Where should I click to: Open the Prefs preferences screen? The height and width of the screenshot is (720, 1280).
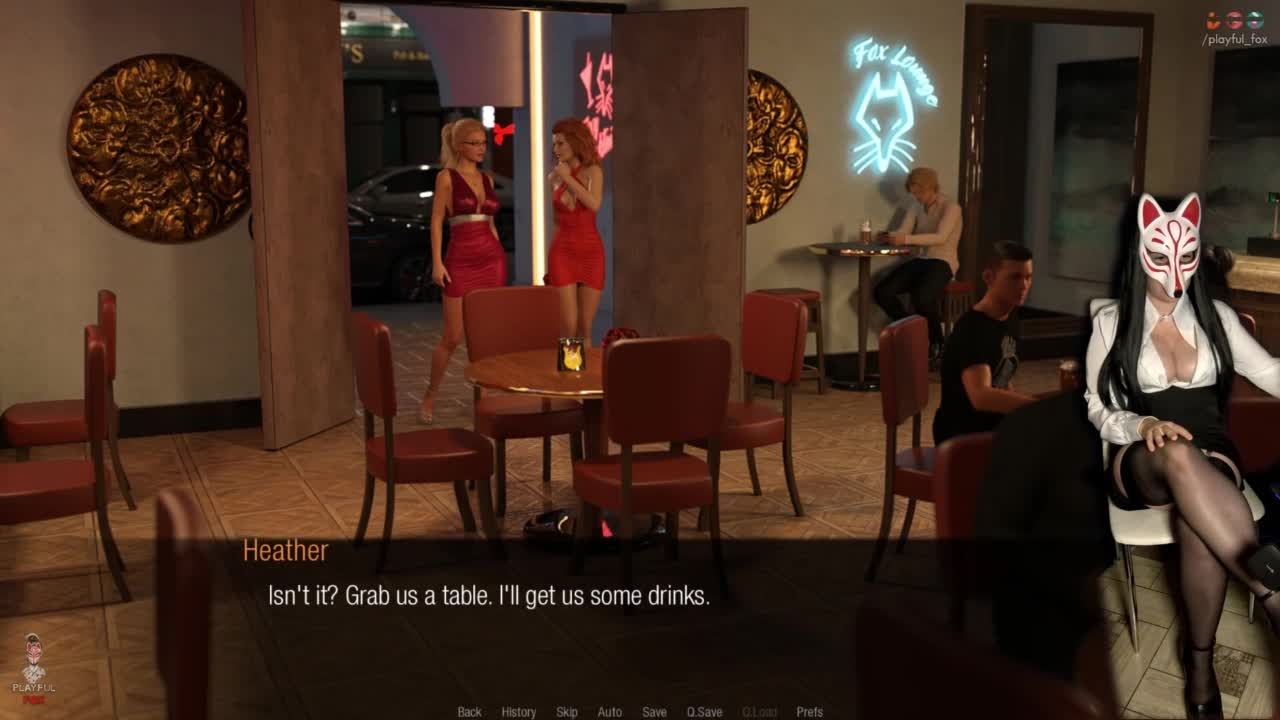pos(809,712)
